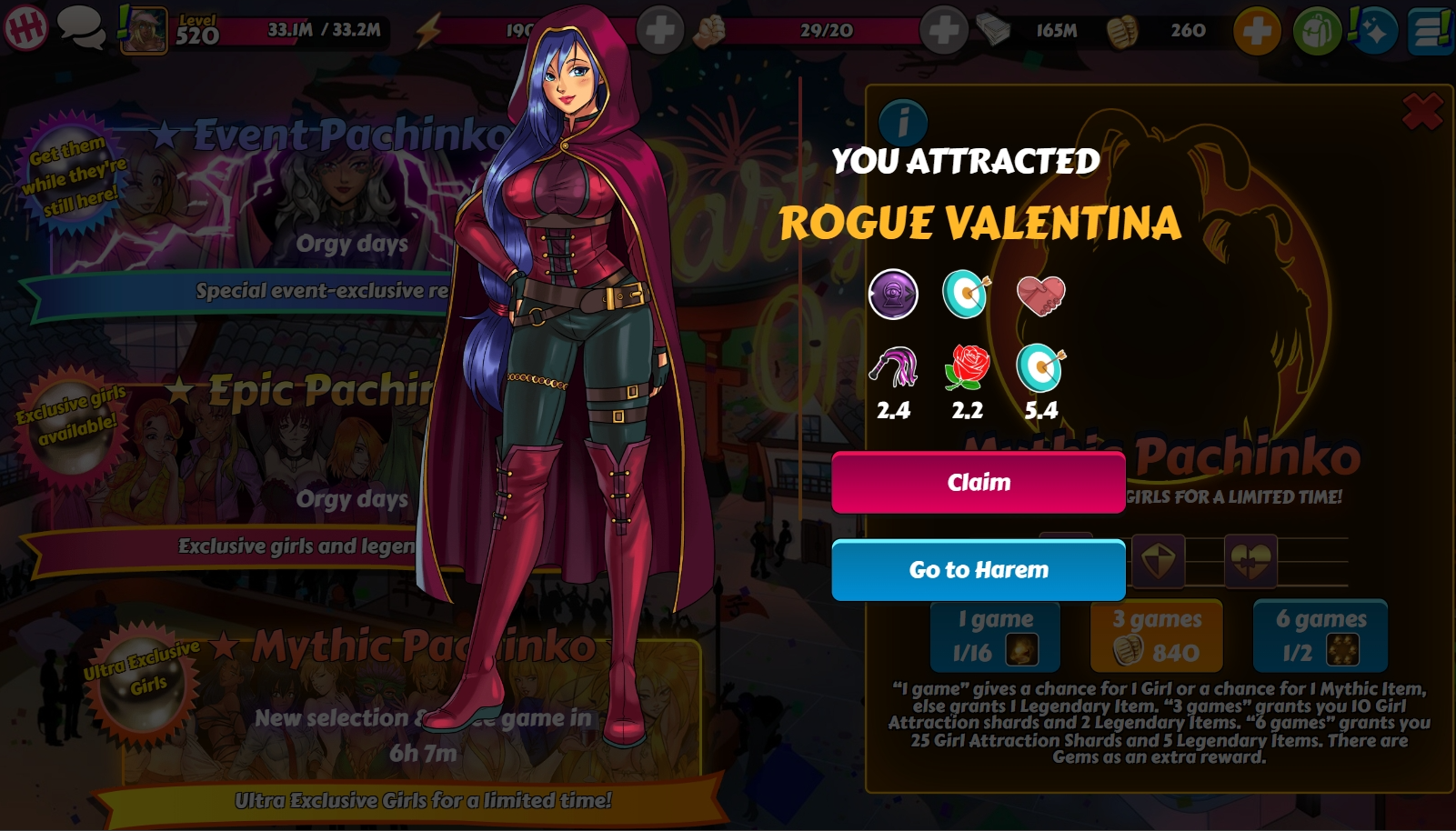Return home via the top-left logo icon

pos(26,29)
